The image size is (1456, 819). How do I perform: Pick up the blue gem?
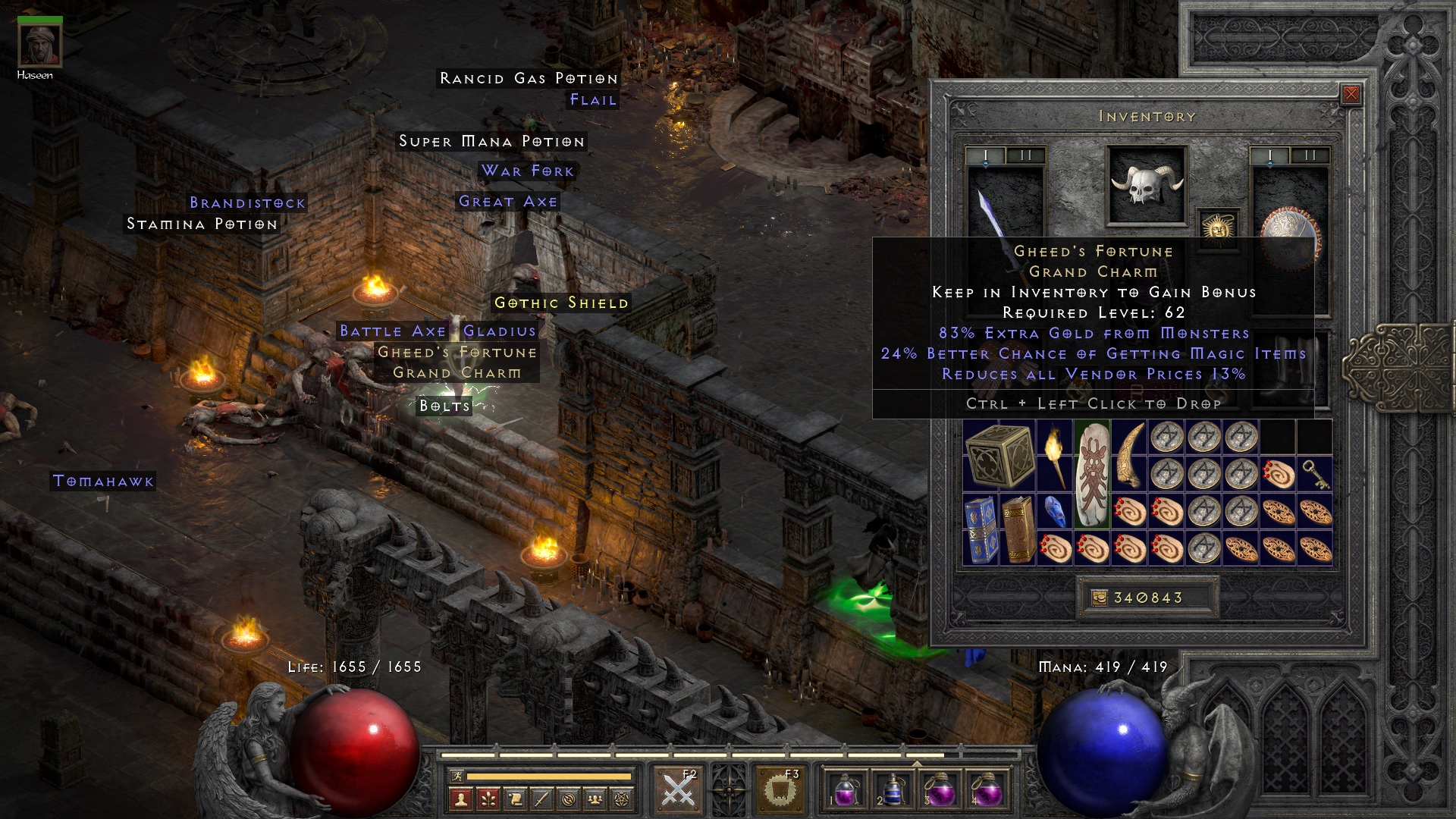coord(1054,510)
